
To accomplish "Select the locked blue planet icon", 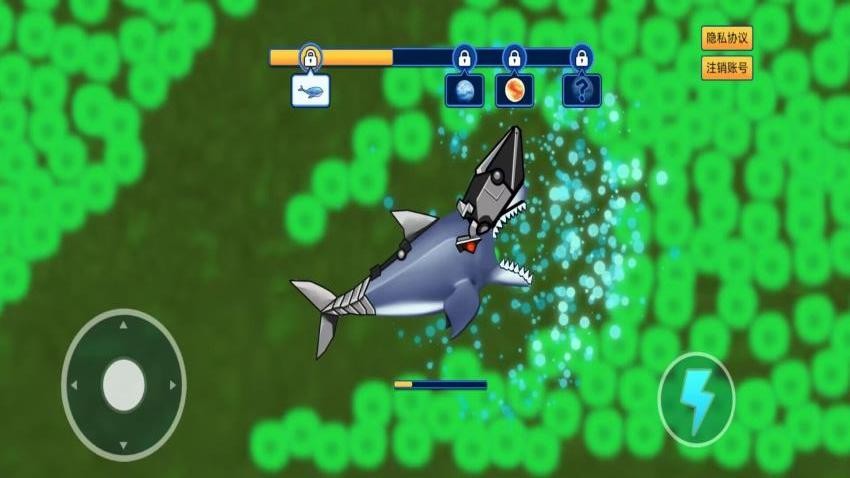I will point(464,91).
